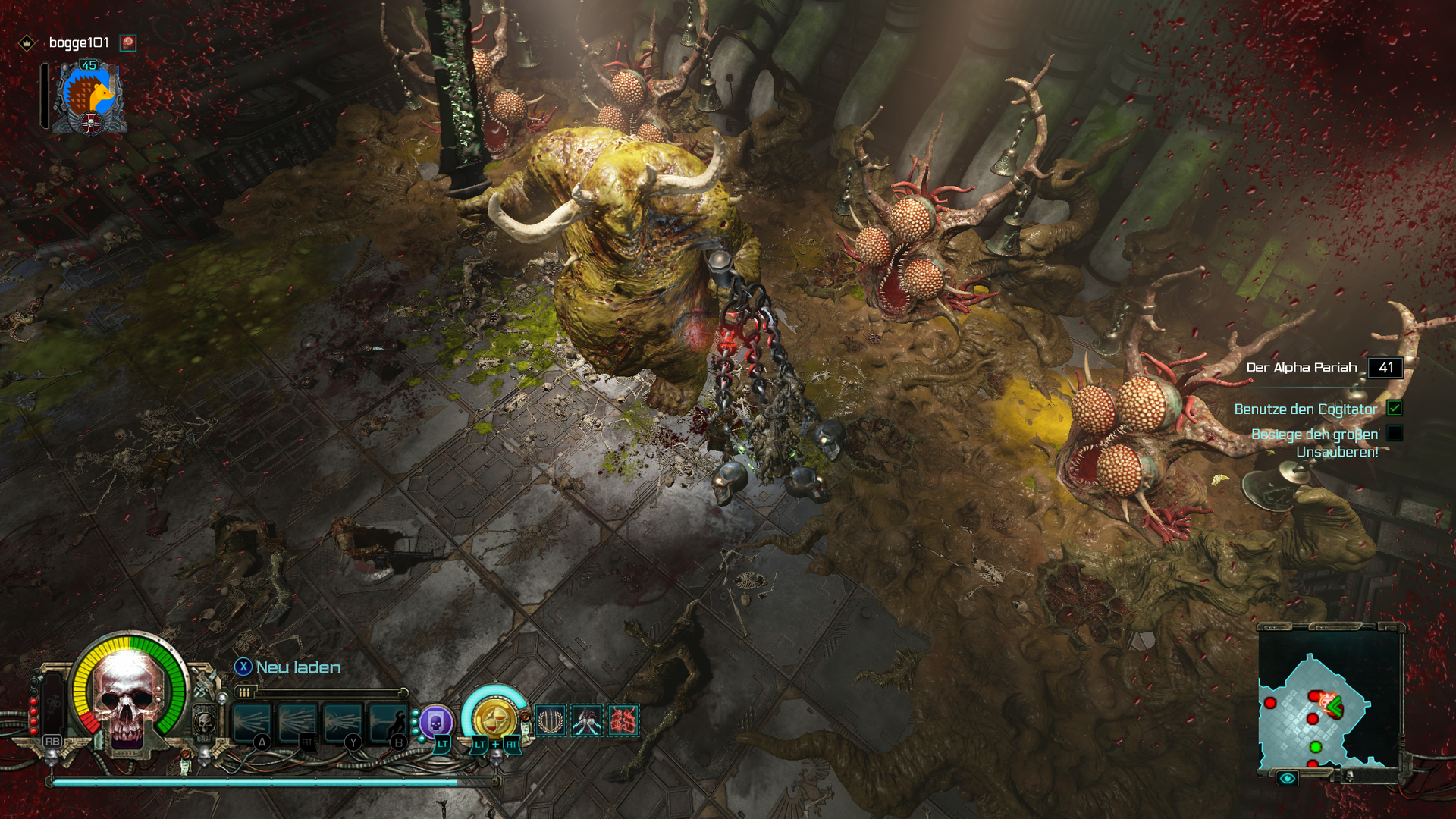The height and width of the screenshot is (819, 1456).
Task: Click the blue lightning claws buff icon
Action: 587,720
